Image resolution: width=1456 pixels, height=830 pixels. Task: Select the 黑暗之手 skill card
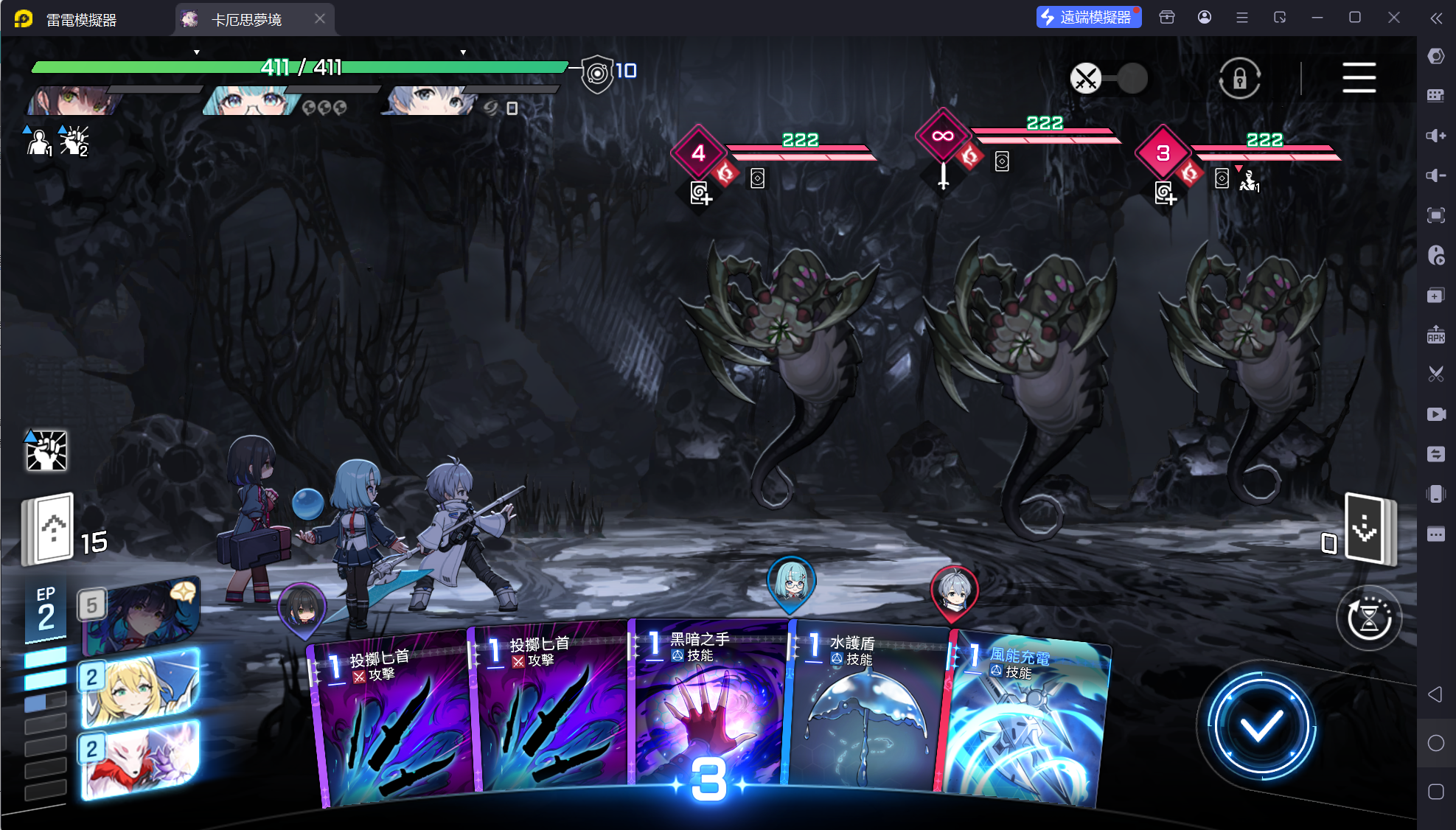coord(708,708)
